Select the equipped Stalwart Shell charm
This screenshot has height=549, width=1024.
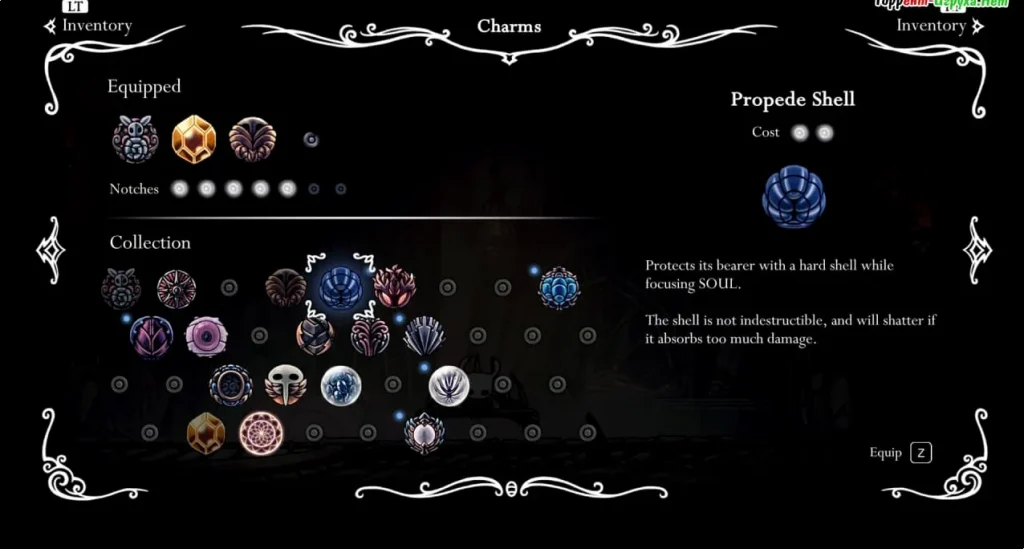pos(251,139)
